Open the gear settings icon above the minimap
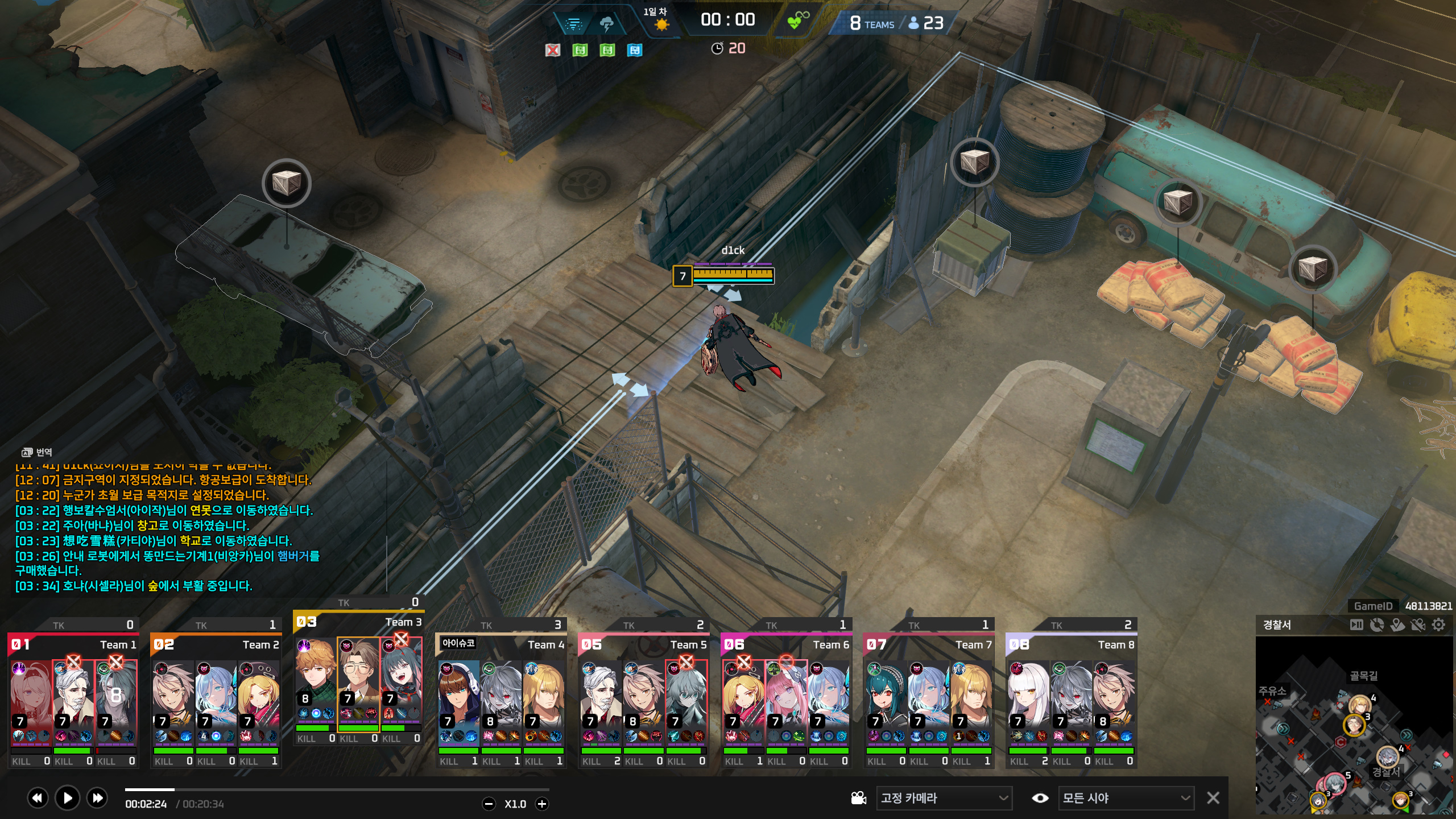Image resolution: width=1456 pixels, height=819 pixels. click(1438, 625)
